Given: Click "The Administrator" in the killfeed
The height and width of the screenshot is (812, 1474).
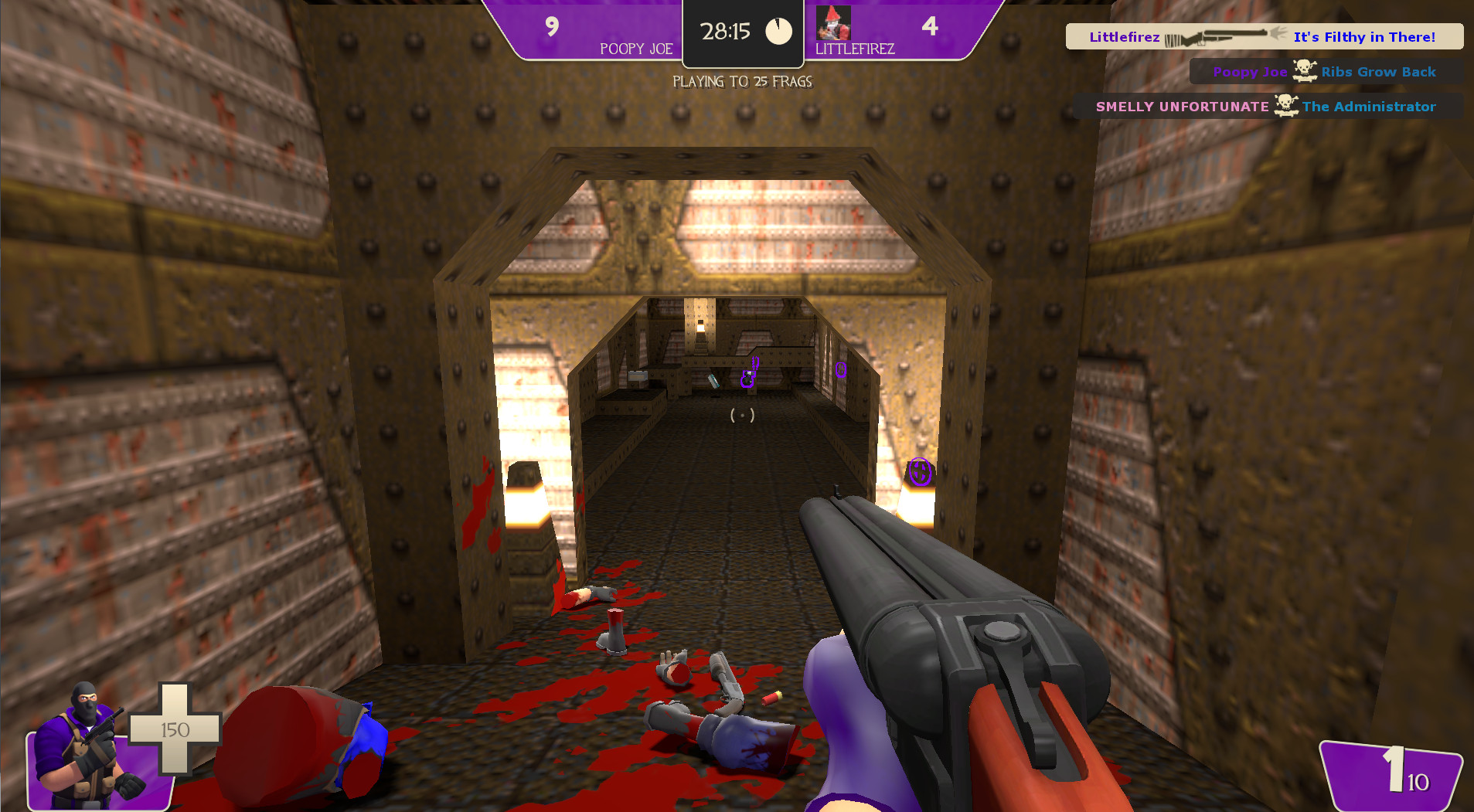Looking at the screenshot, I should click(x=1370, y=107).
